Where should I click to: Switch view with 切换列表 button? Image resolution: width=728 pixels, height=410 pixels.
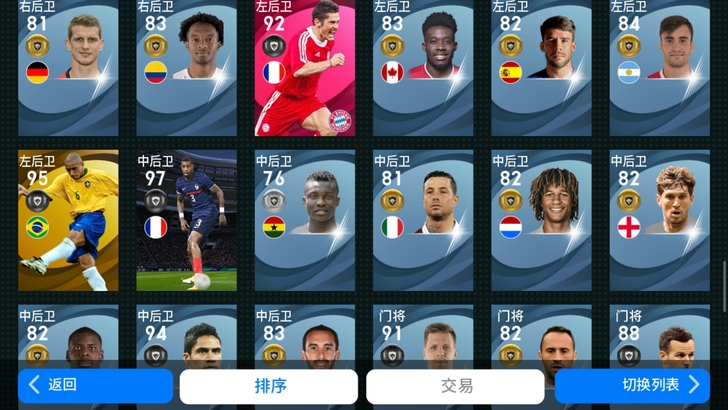click(640, 385)
